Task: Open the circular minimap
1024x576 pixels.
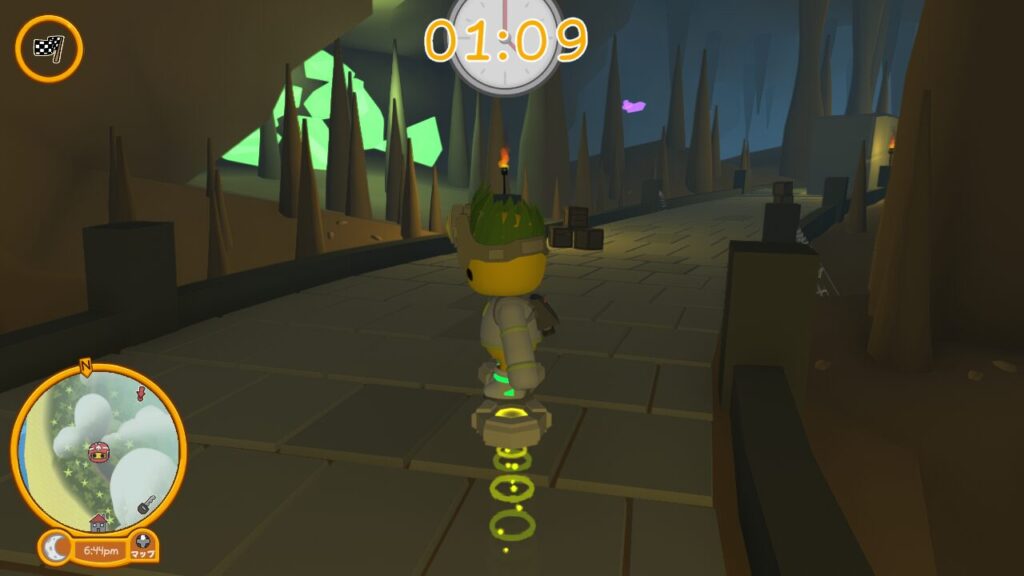Action: 99,448
